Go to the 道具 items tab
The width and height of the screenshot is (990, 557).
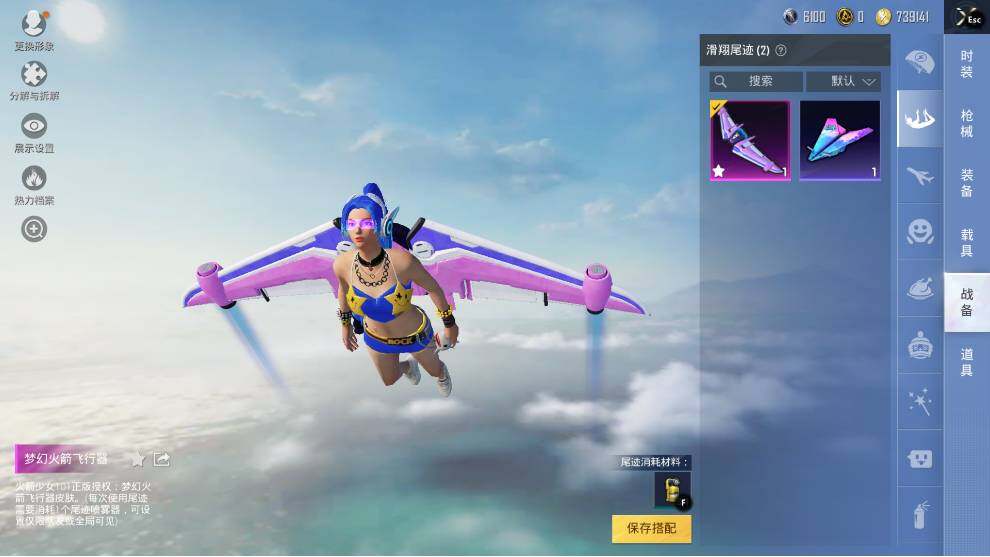[967, 362]
